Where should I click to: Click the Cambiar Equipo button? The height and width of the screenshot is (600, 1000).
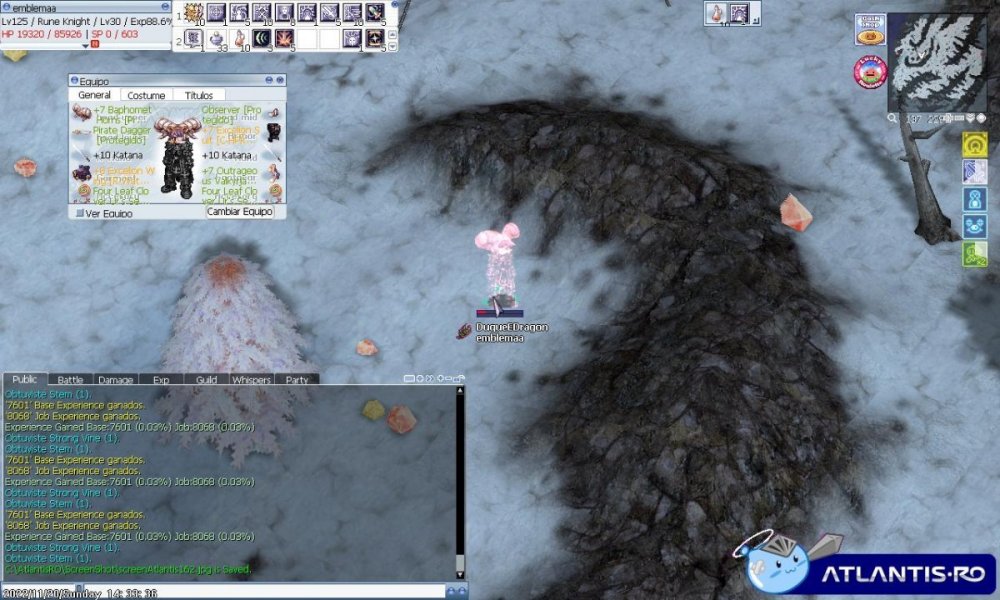click(x=239, y=212)
